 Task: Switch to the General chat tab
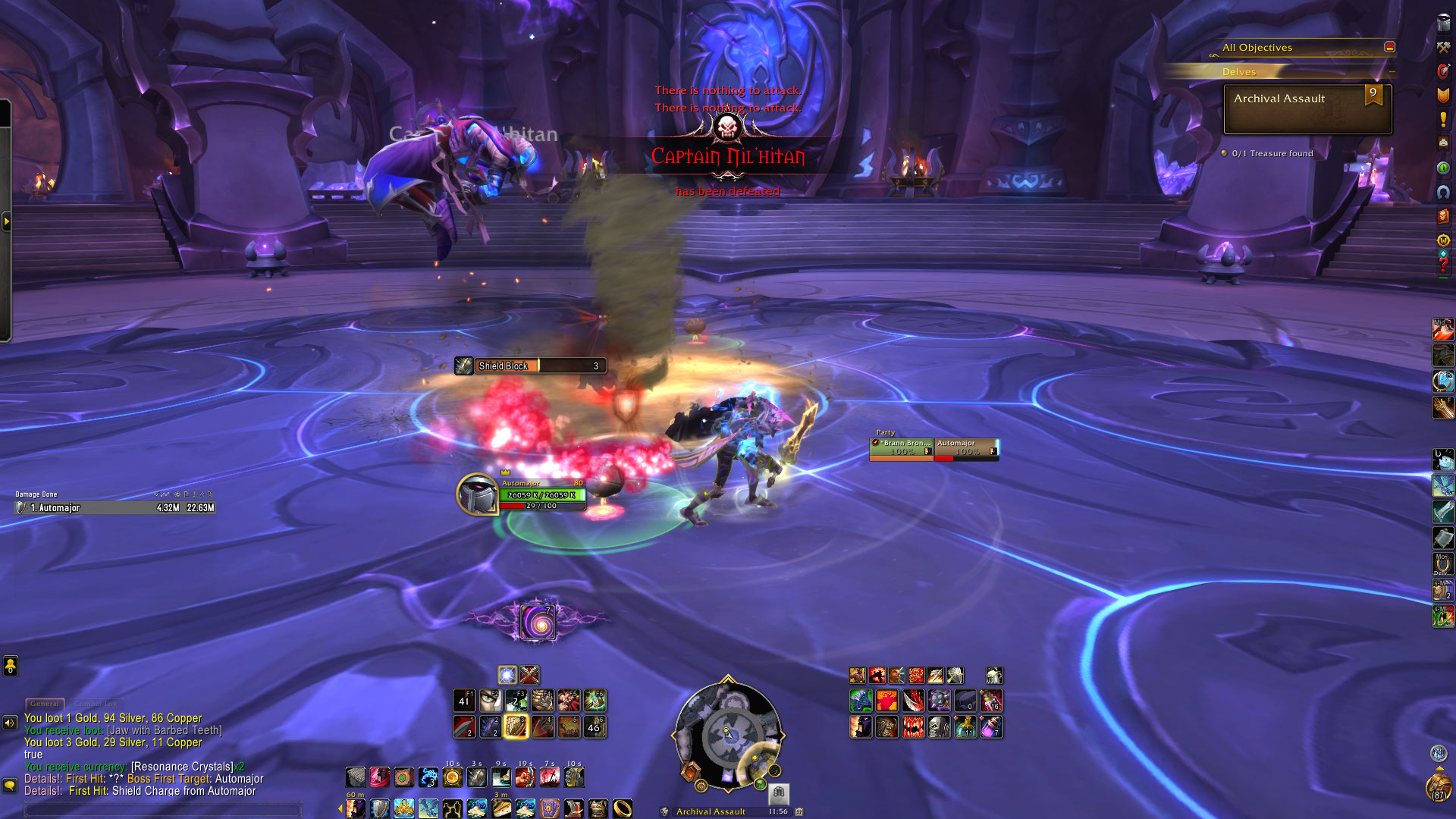click(45, 704)
